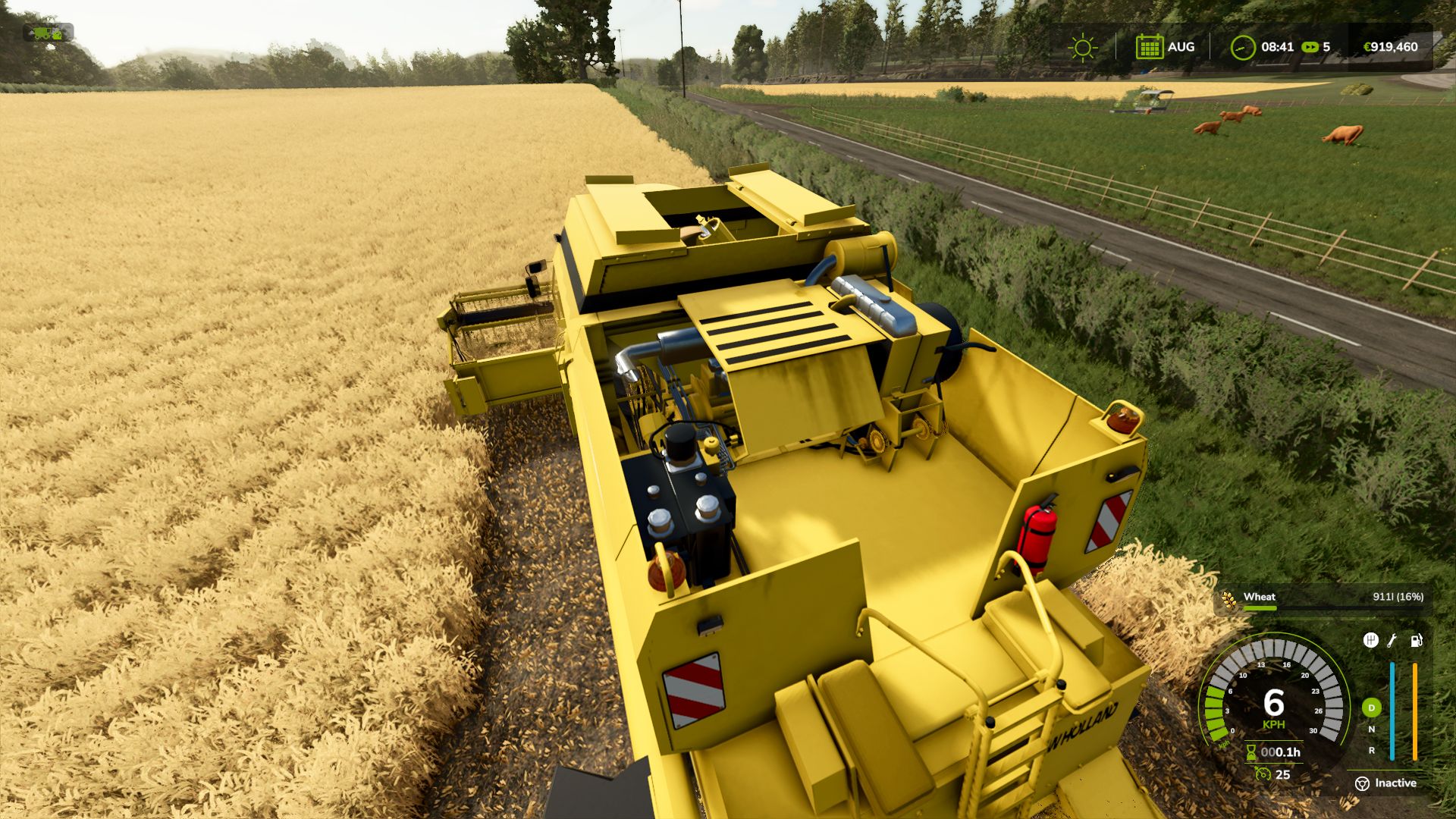Image resolution: width=1456 pixels, height=819 pixels.
Task: Click the weather sun icon
Action: pyautogui.click(x=1084, y=47)
